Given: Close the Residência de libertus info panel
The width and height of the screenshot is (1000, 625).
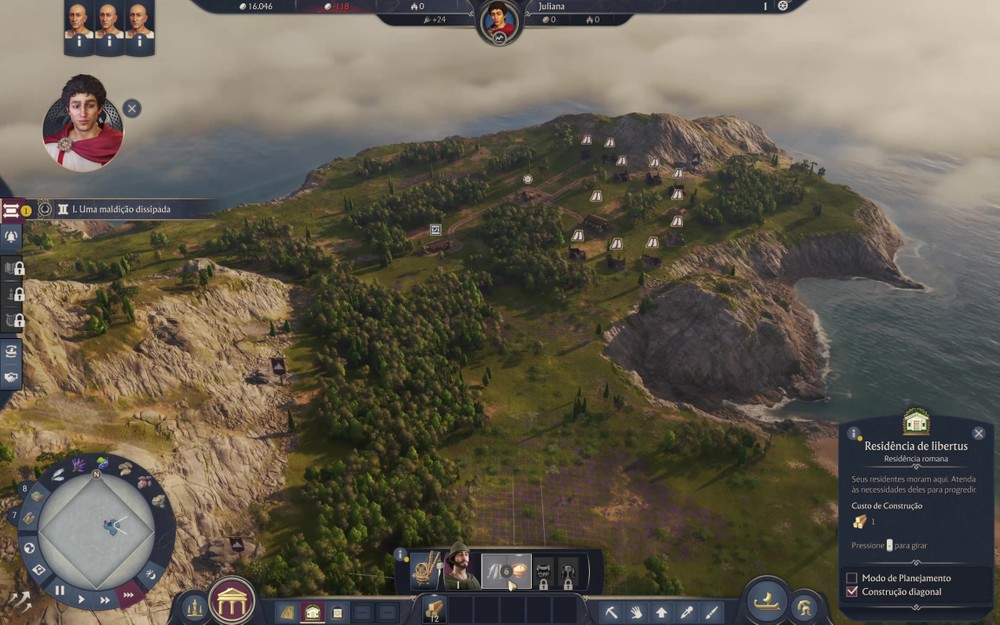Looking at the screenshot, I should click(x=978, y=433).
